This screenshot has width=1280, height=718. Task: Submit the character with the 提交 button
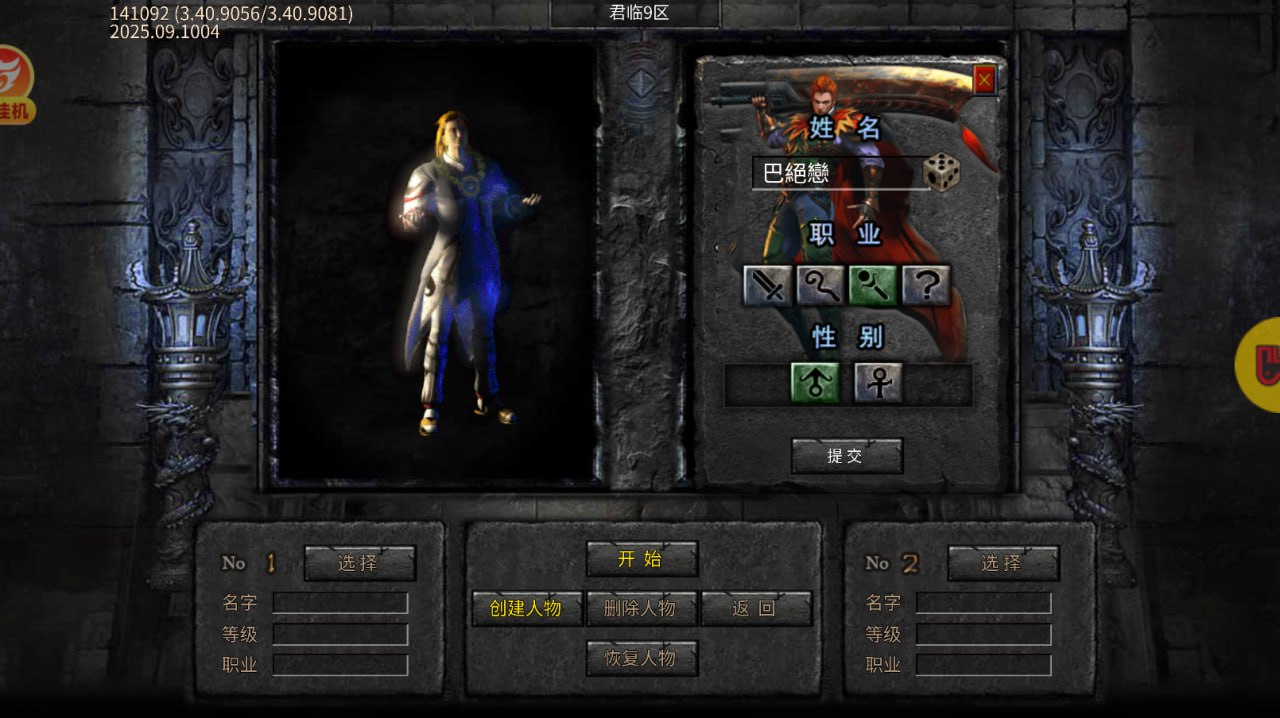pos(846,456)
